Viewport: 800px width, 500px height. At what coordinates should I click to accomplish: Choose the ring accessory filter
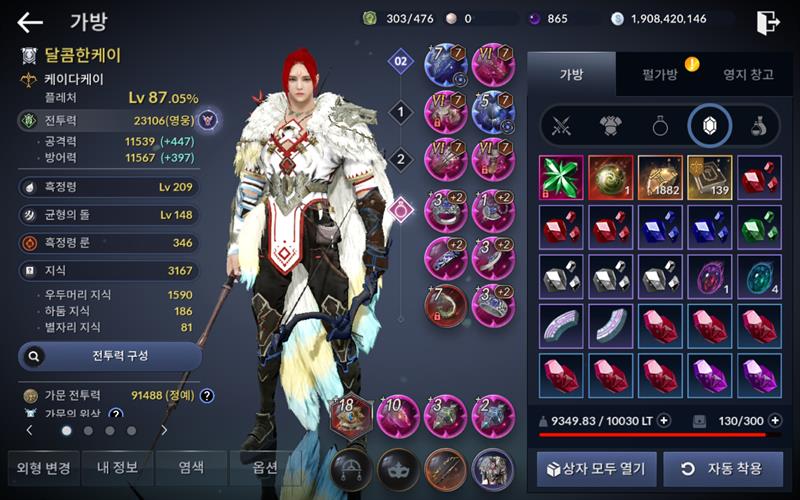[659, 126]
